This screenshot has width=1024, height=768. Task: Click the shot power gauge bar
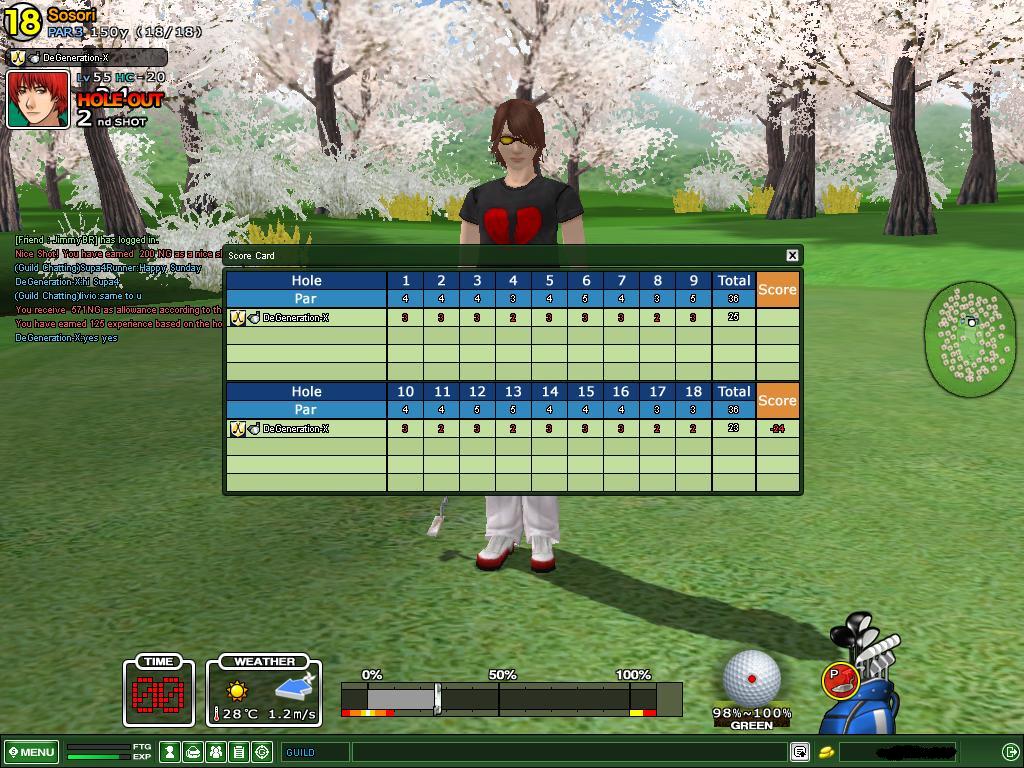point(510,699)
